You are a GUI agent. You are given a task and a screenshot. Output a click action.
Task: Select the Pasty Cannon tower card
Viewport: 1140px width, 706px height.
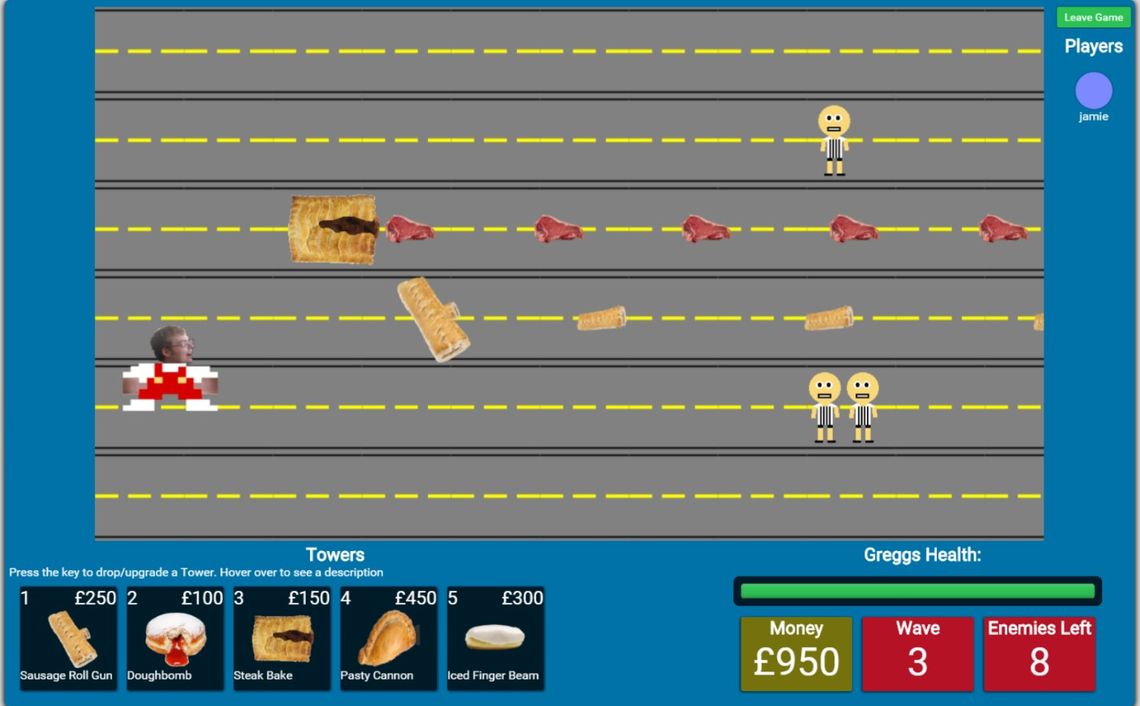pos(389,638)
